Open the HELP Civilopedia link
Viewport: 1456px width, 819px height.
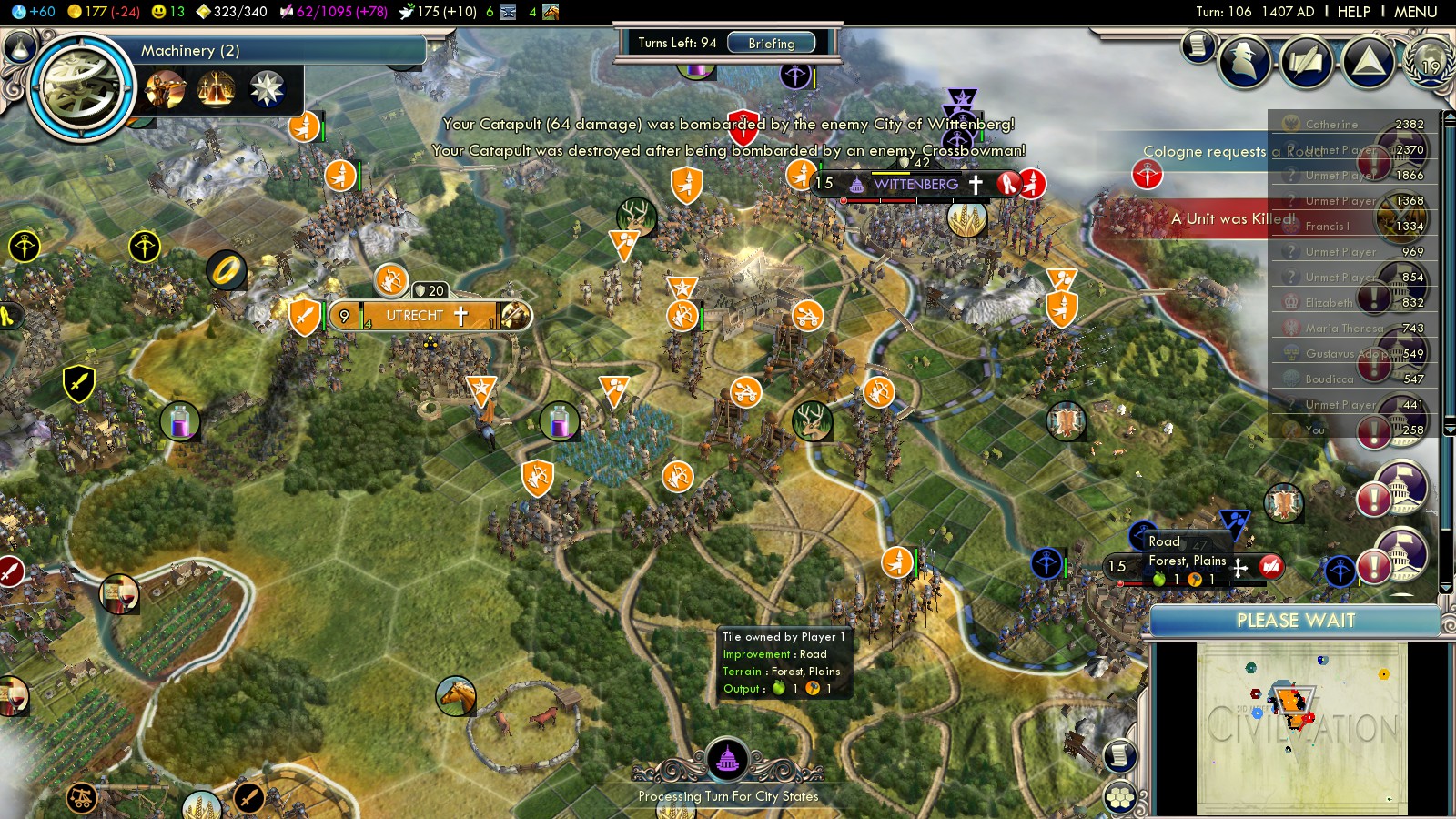1353,12
